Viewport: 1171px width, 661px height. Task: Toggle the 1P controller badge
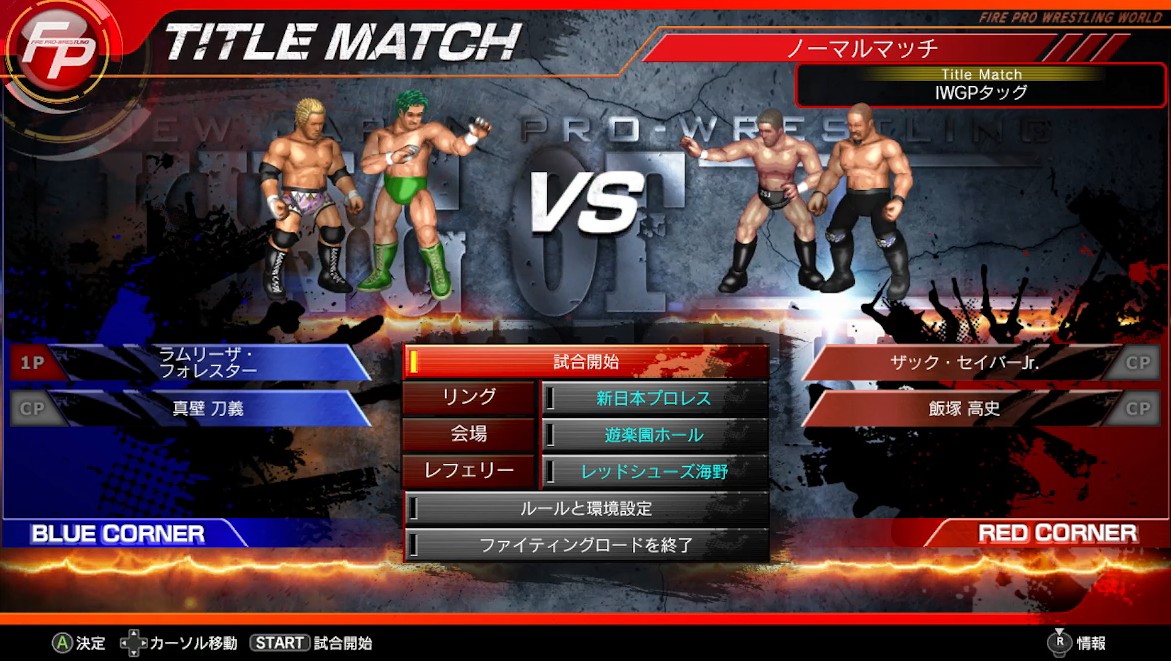click(x=33, y=362)
